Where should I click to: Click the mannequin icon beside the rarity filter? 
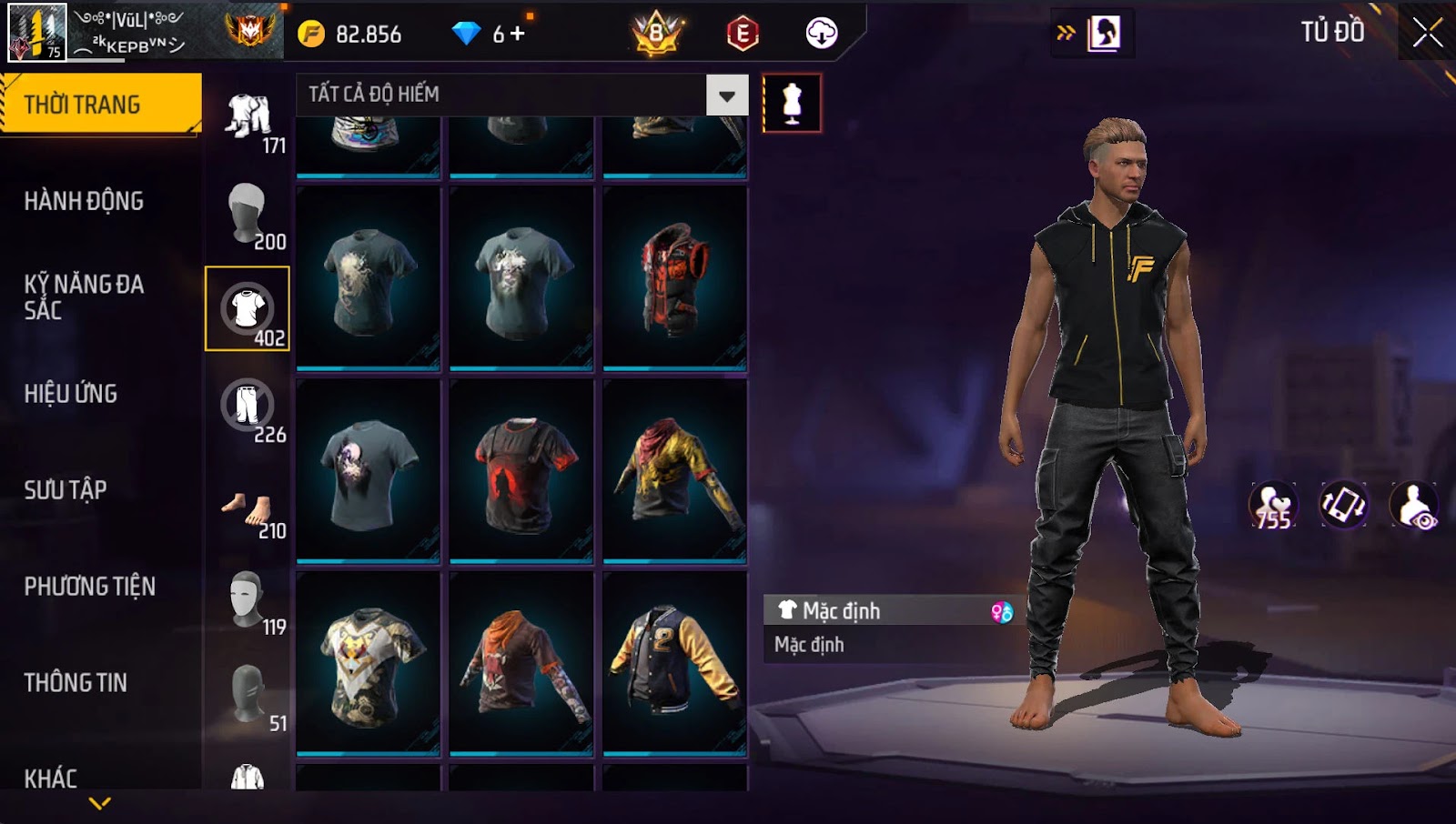[792, 104]
